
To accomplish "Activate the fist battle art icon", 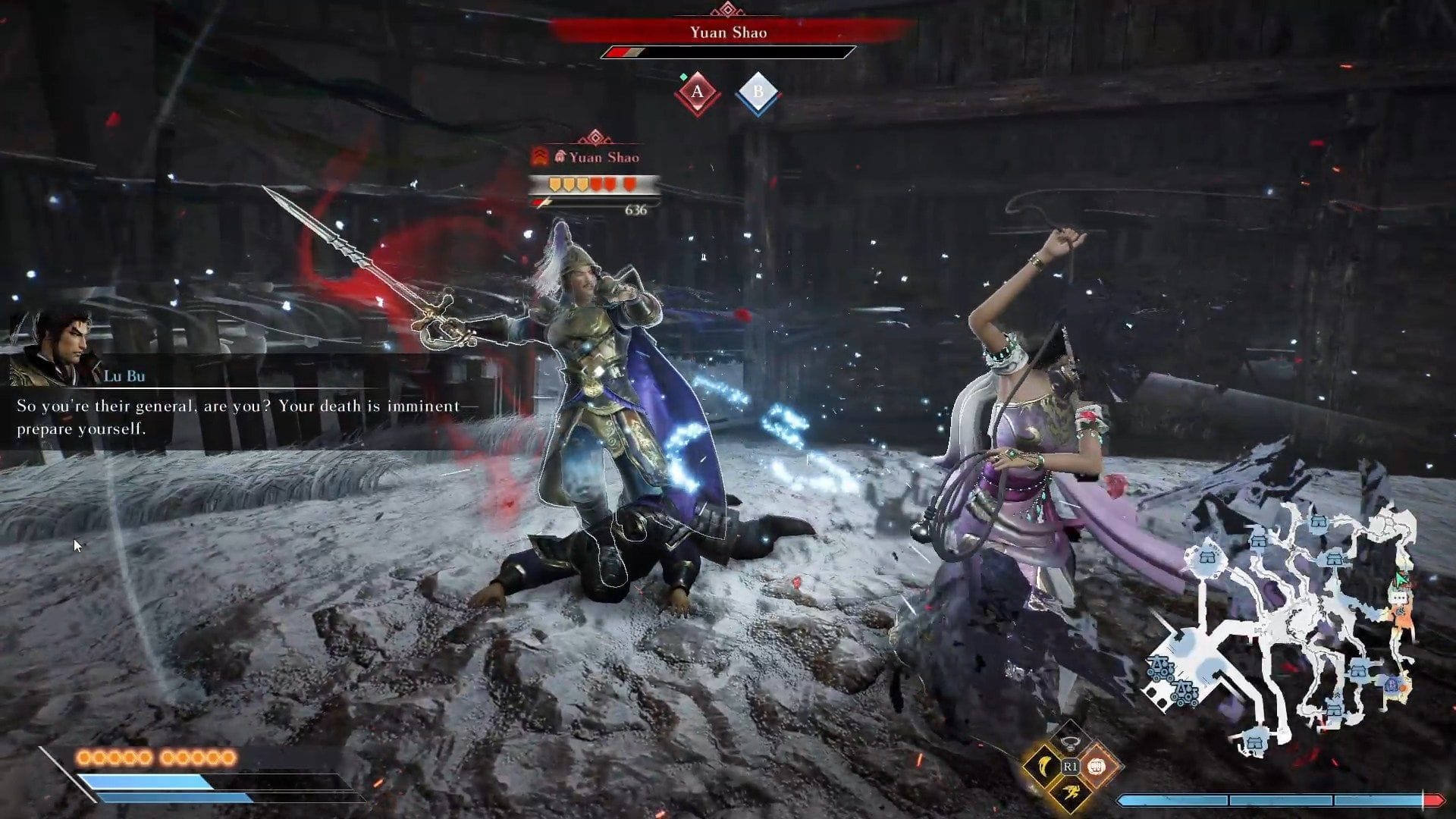I will coord(1097,766).
